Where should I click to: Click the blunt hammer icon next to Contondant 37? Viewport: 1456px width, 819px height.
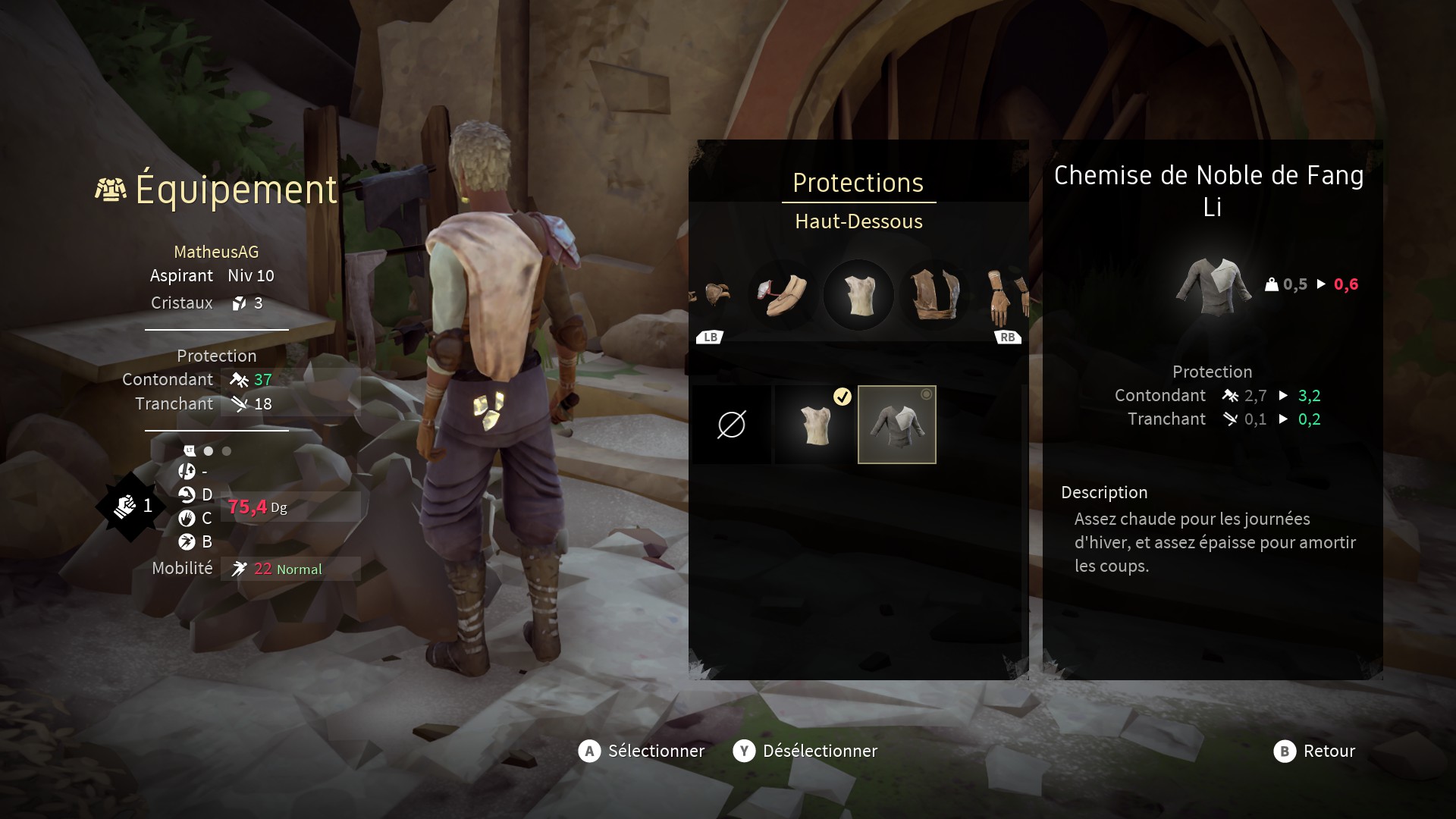239,379
